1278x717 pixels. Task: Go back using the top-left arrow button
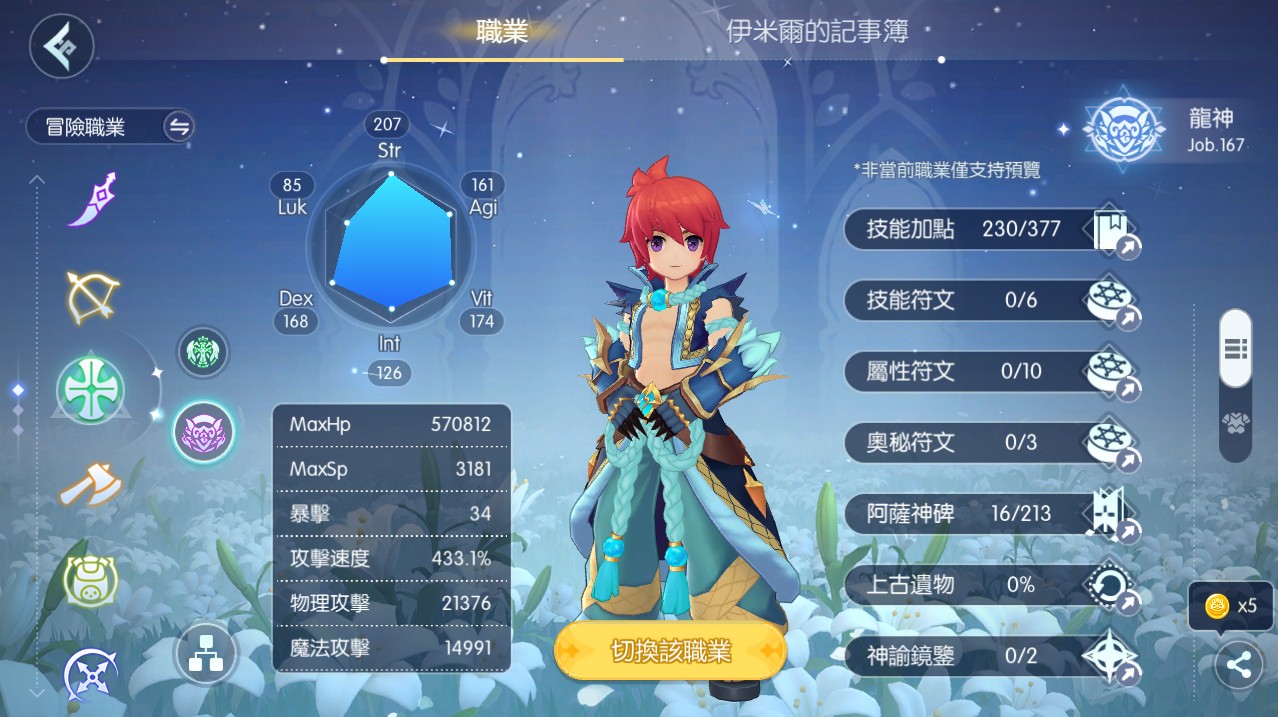point(61,45)
